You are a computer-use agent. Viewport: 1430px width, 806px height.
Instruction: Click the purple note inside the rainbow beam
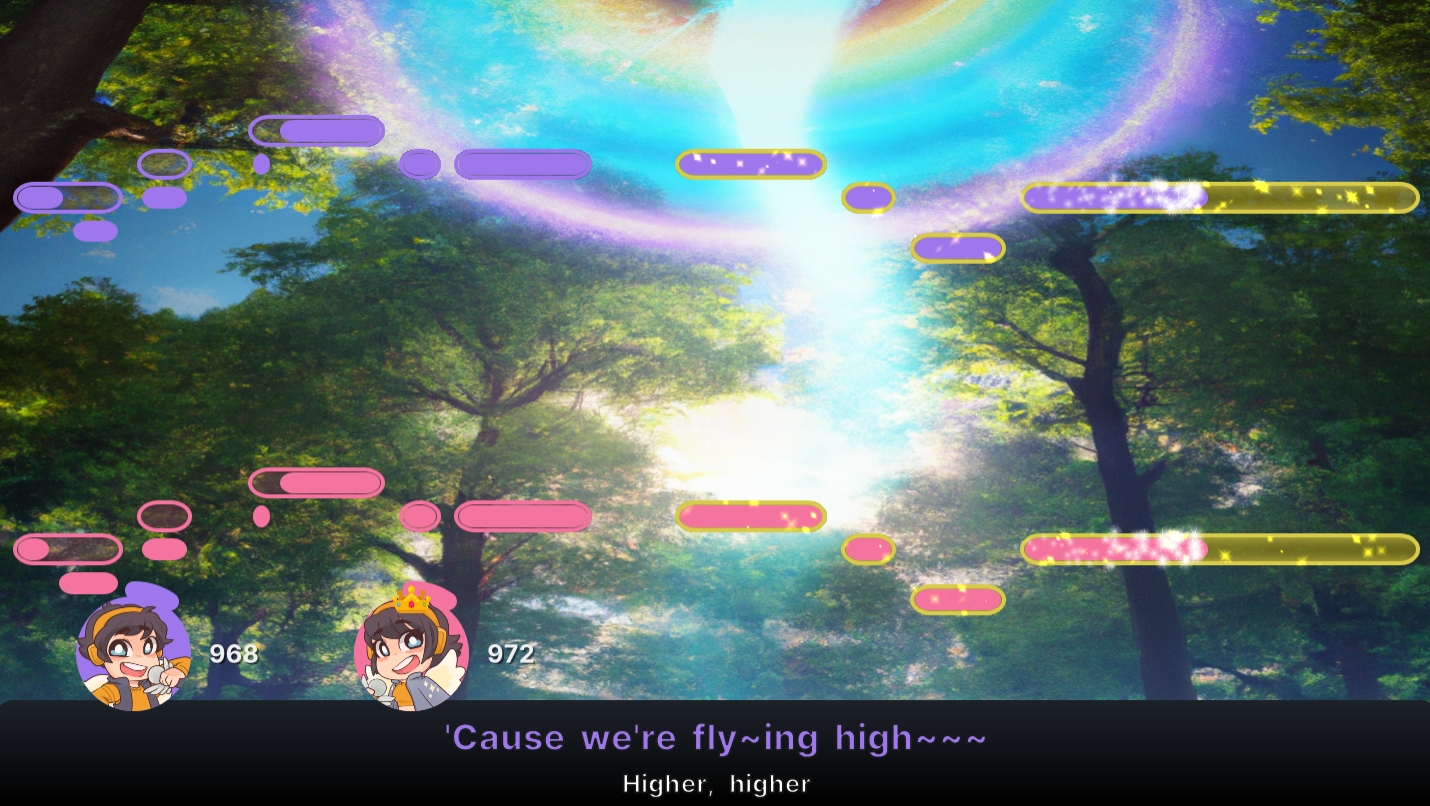(x=750, y=164)
